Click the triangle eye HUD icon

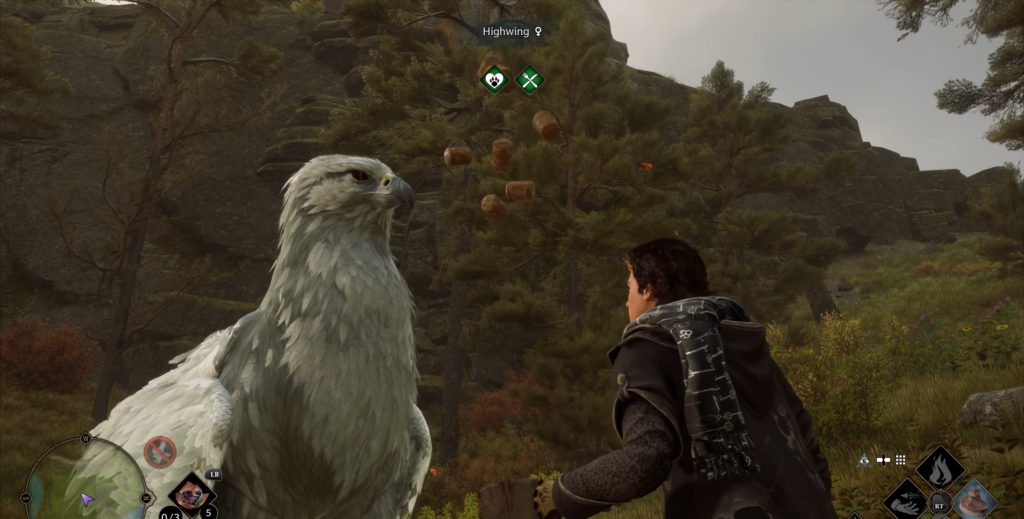pyautogui.click(x=864, y=460)
